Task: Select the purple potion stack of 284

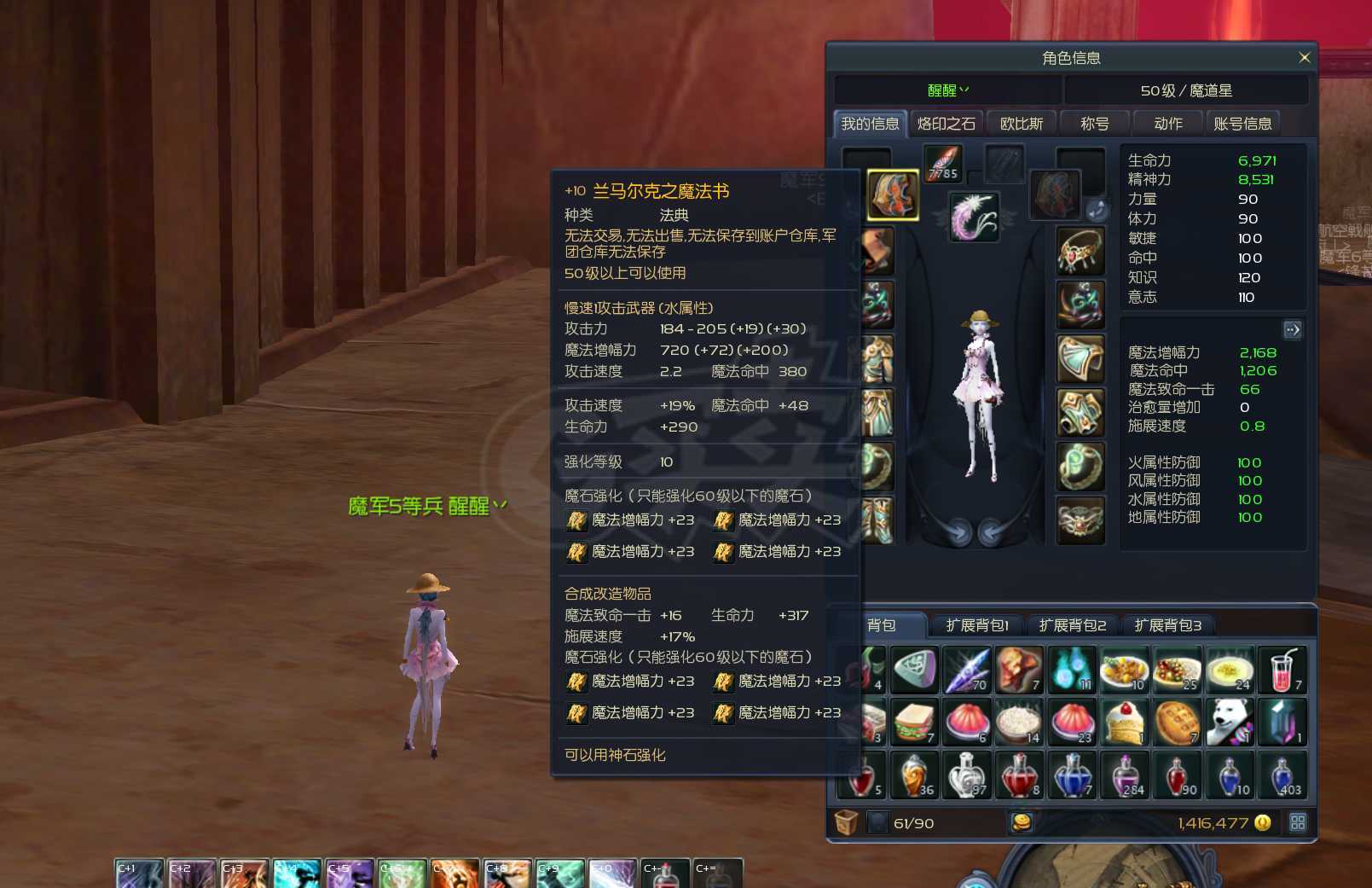Action: (x=1125, y=775)
